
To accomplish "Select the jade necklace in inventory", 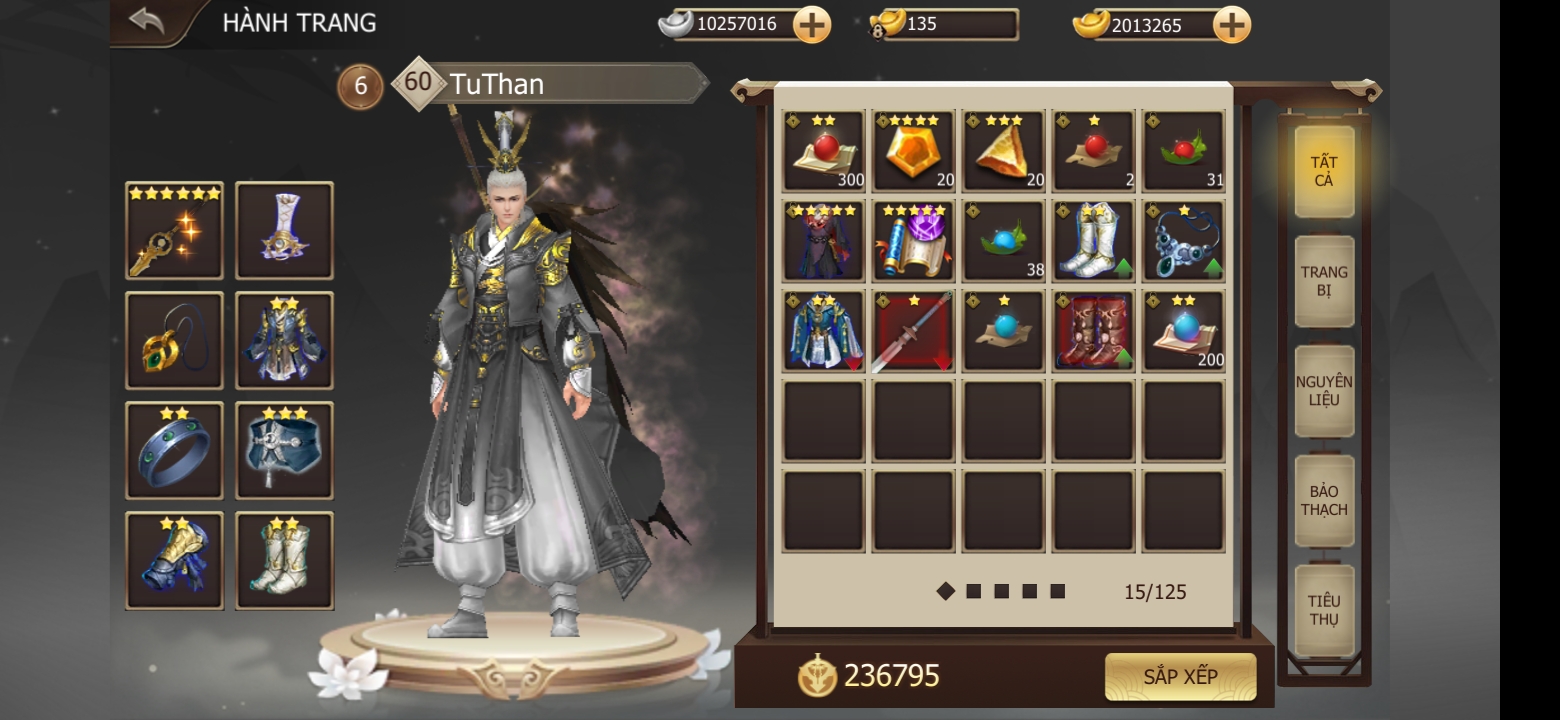I will coord(1184,241).
